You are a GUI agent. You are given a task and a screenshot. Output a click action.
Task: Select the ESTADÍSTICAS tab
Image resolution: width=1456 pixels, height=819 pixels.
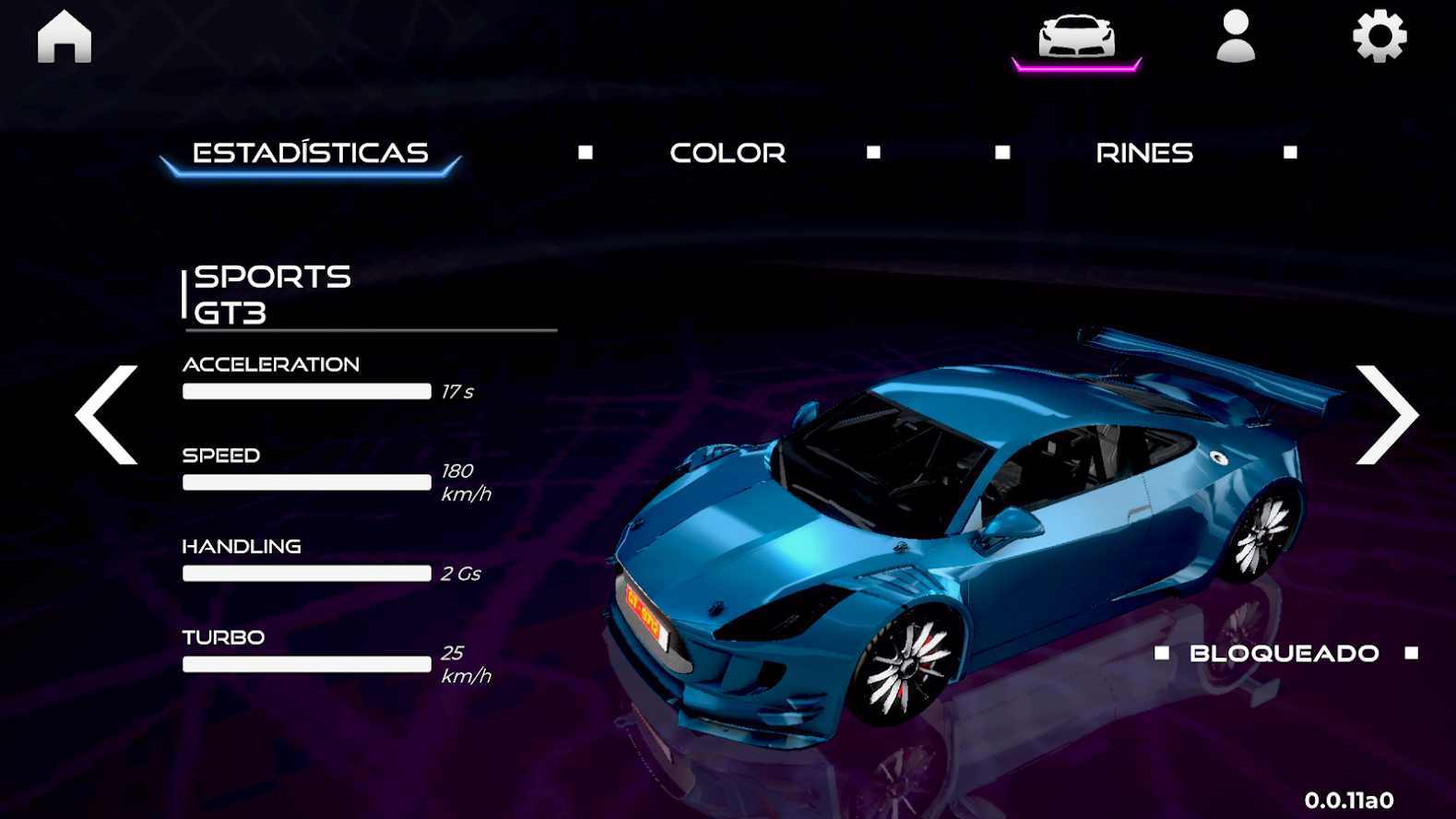[x=312, y=152]
